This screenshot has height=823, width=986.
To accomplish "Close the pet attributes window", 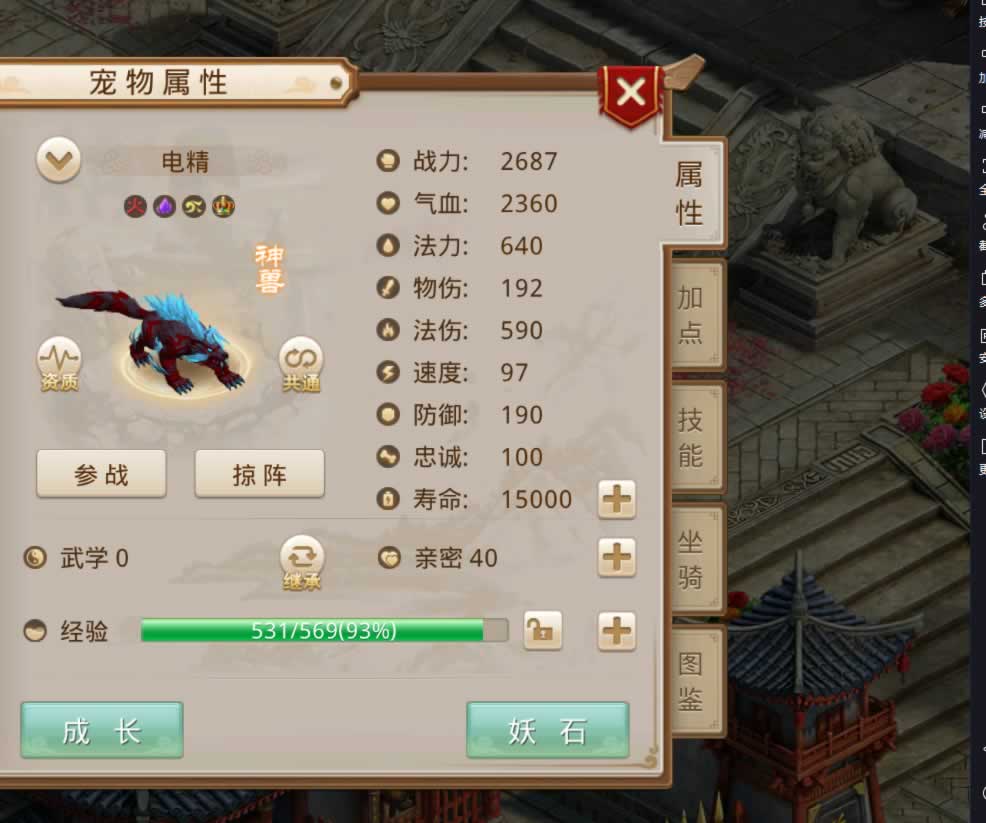I will pyautogui.click(x=631, y=93).
